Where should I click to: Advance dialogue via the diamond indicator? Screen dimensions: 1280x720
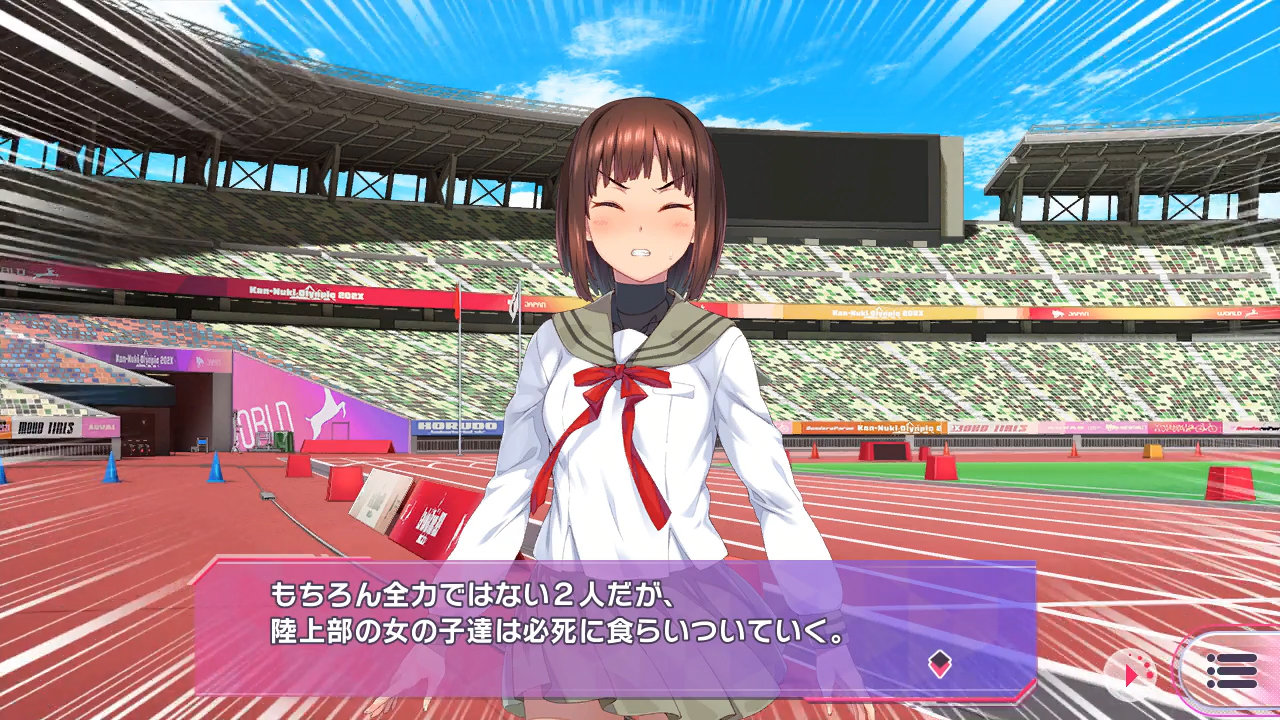click(939, 663)
